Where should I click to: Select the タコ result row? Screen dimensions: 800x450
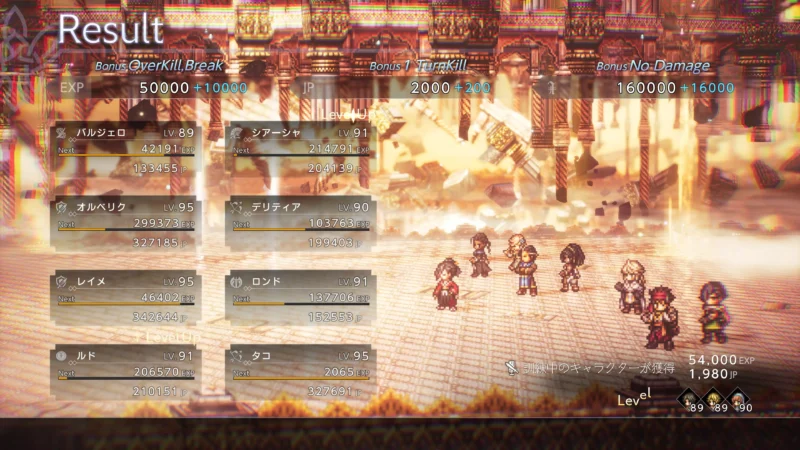[299, 373]
